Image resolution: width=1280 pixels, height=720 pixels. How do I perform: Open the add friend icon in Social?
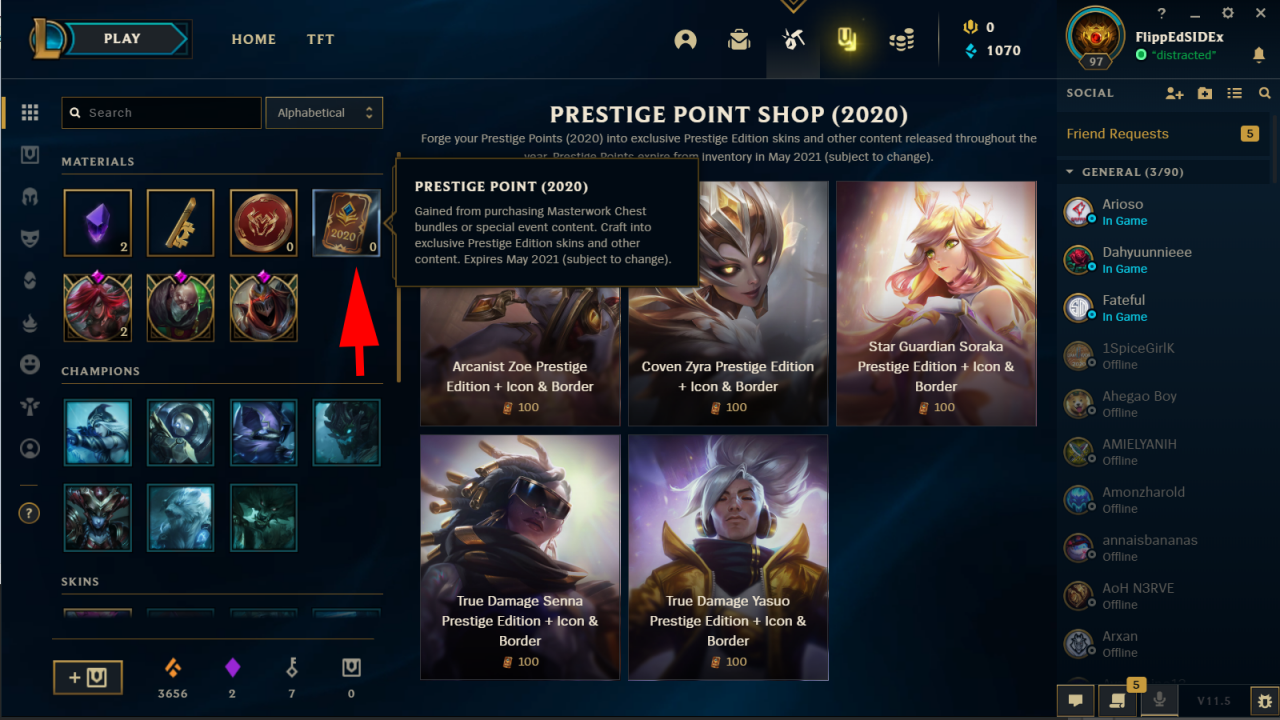(x=1175, y=93)
